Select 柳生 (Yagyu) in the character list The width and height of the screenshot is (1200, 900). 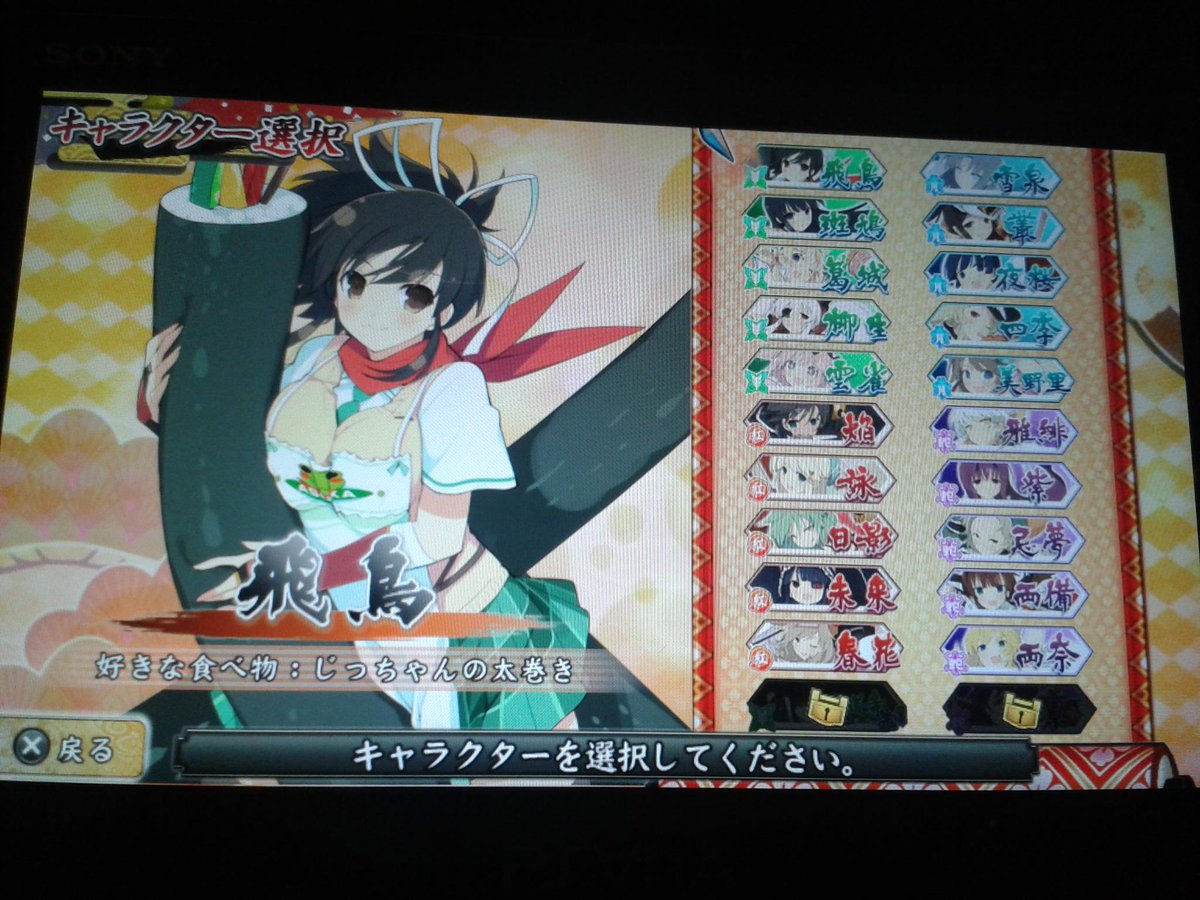click(x=817, y=321)
